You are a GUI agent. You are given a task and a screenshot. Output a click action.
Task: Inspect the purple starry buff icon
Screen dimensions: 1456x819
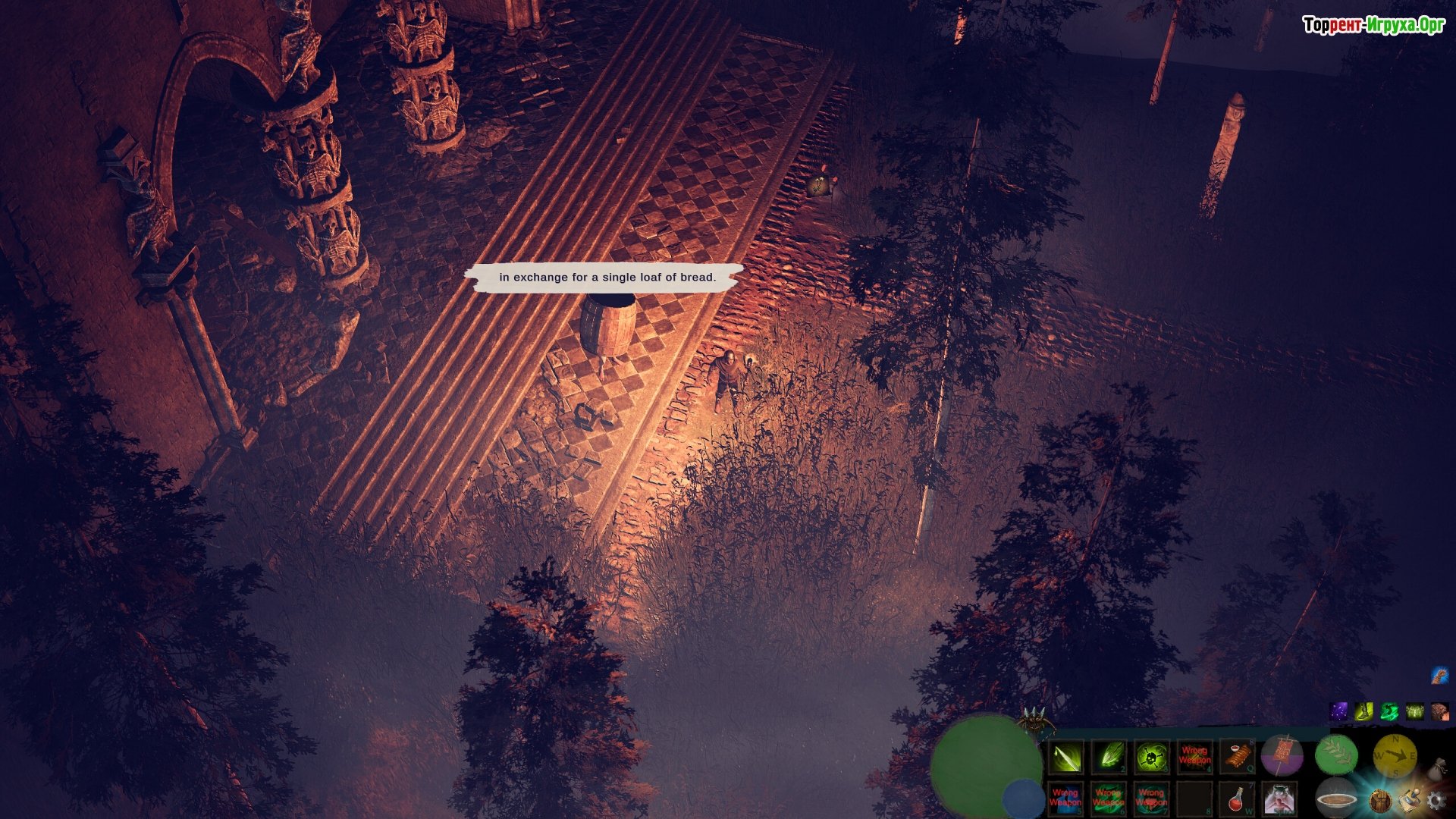tap(1339, 711)
